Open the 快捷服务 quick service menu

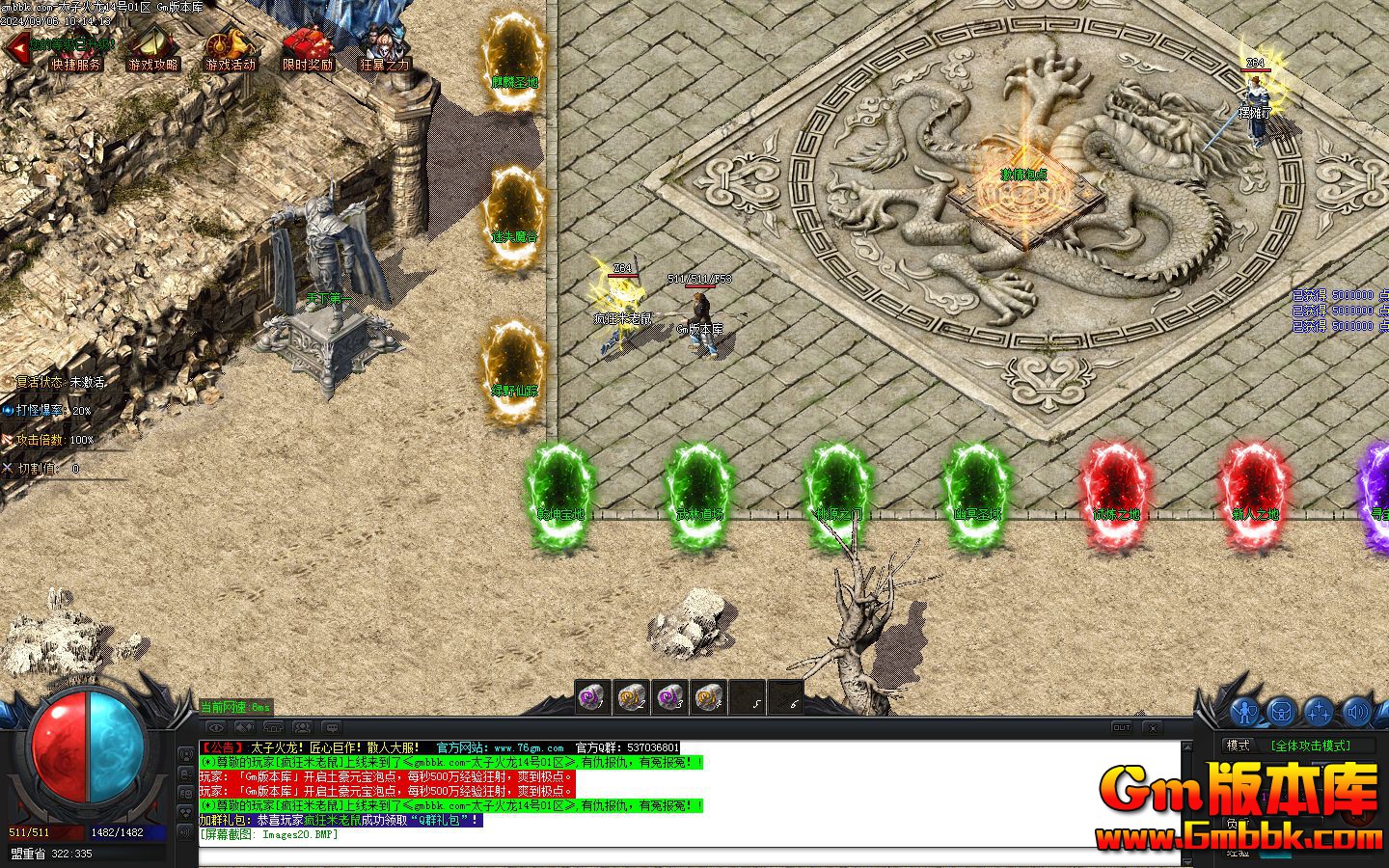pos(76,48)
